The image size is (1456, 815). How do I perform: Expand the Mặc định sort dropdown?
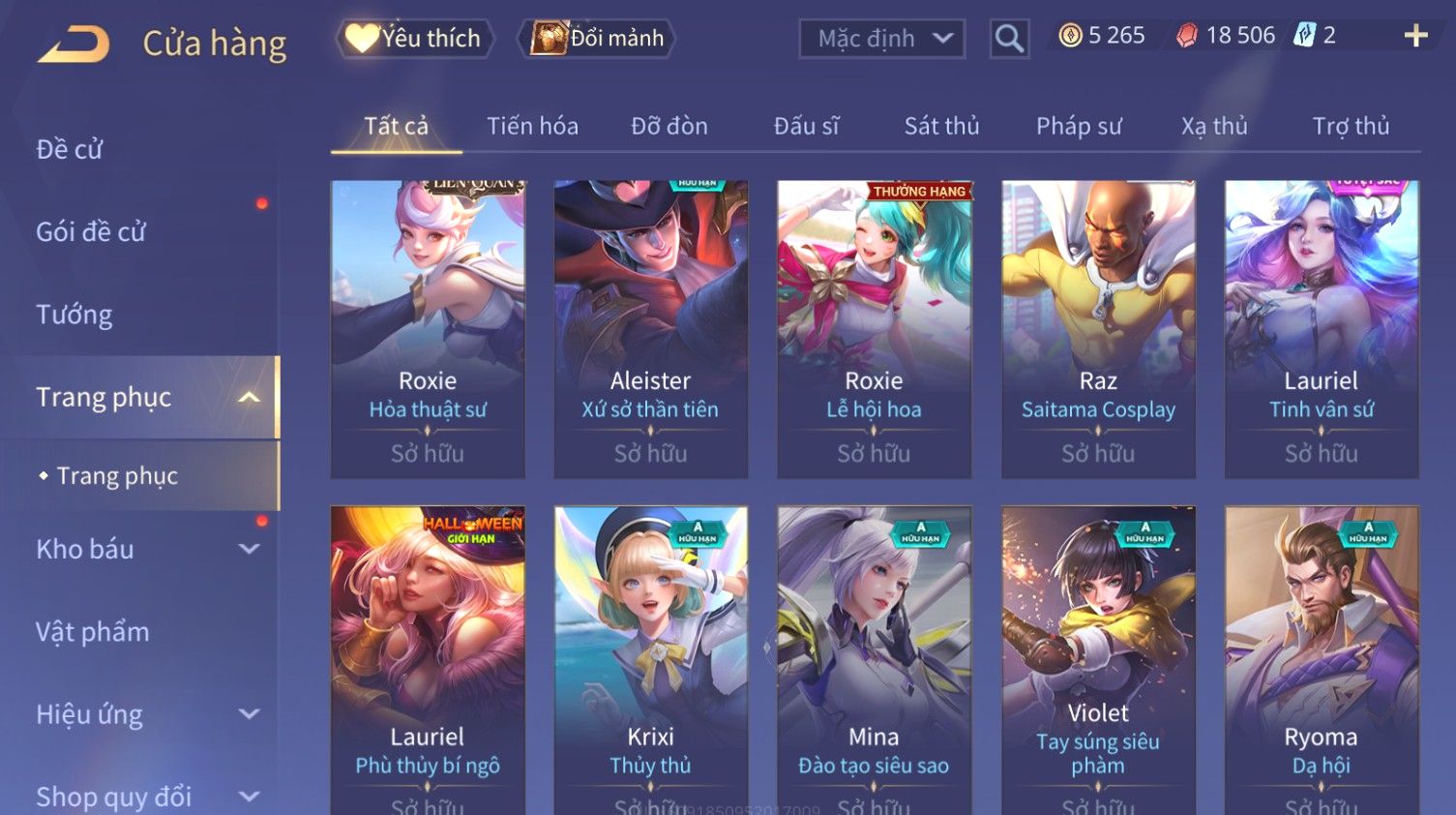click(881, 39)
